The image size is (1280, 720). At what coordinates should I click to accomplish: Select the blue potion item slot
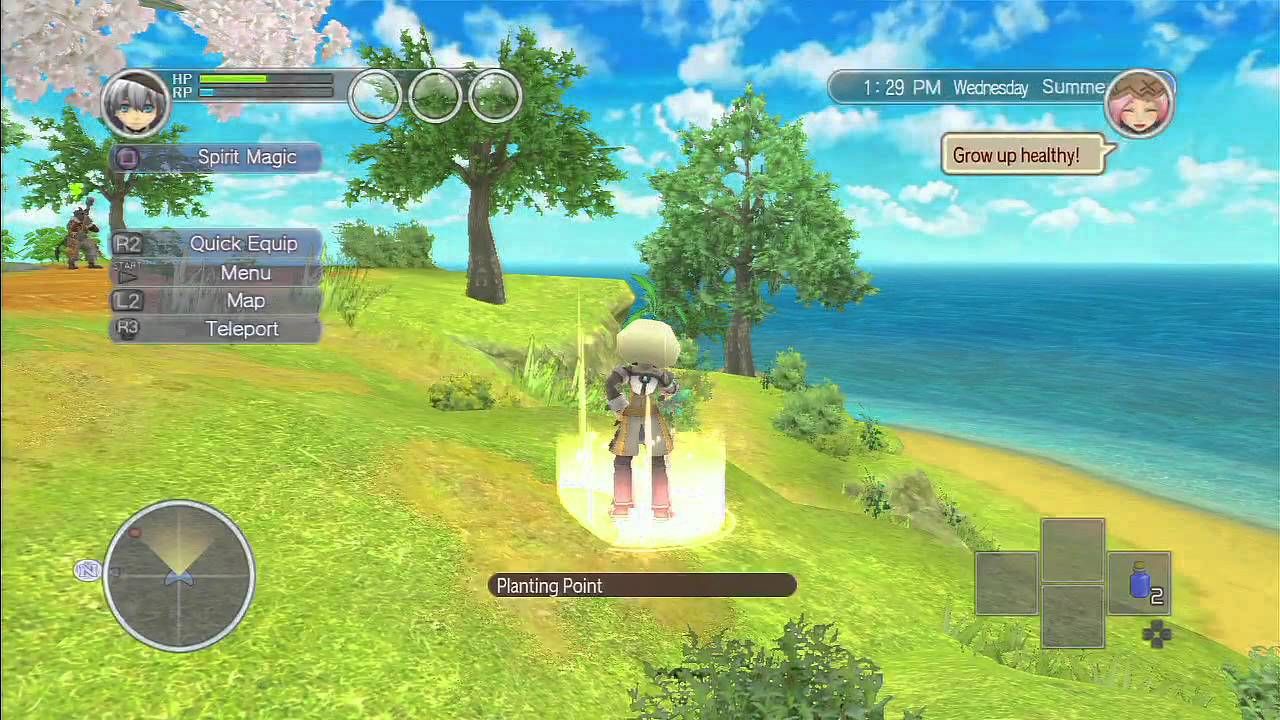tap(1140, 582)
